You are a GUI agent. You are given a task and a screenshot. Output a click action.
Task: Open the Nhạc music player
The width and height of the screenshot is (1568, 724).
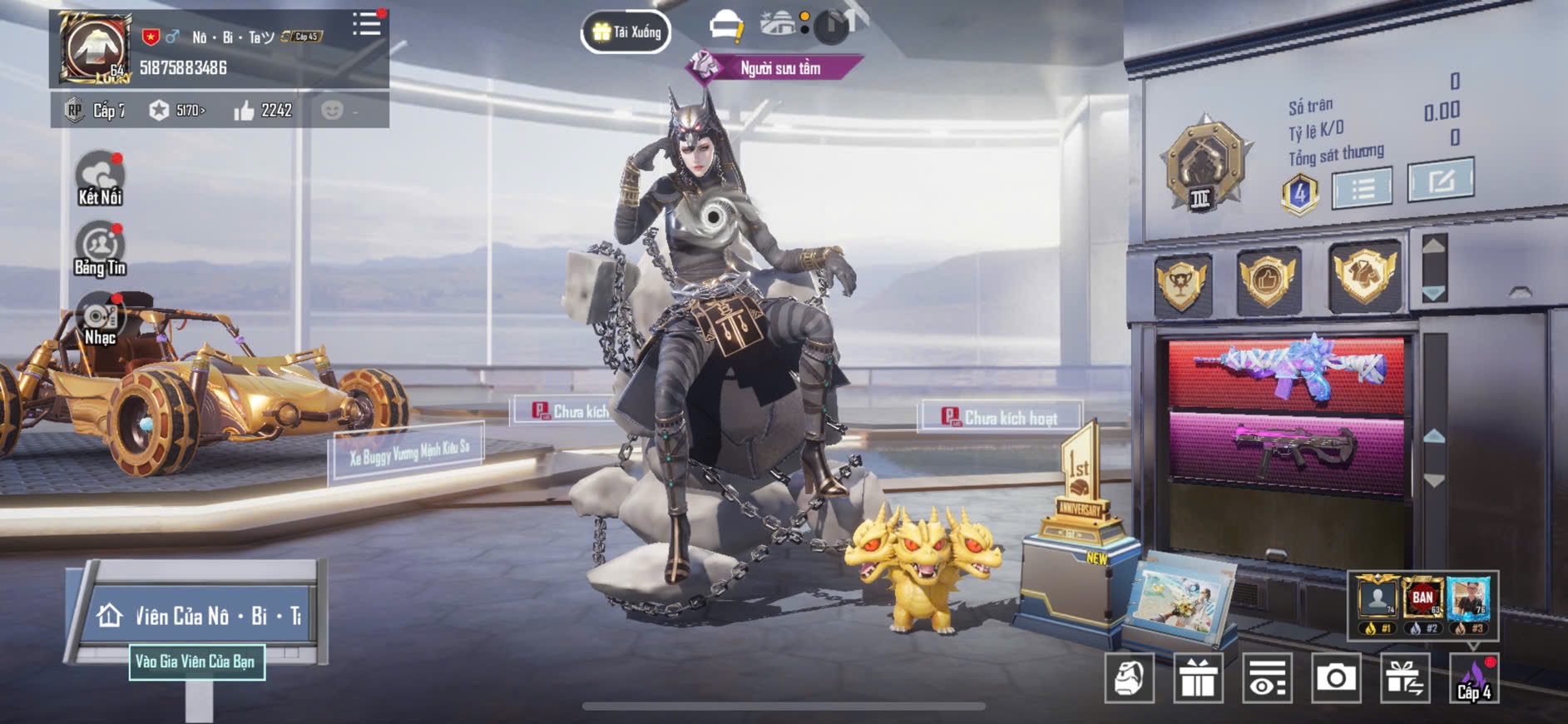click(x=100, y=320)
